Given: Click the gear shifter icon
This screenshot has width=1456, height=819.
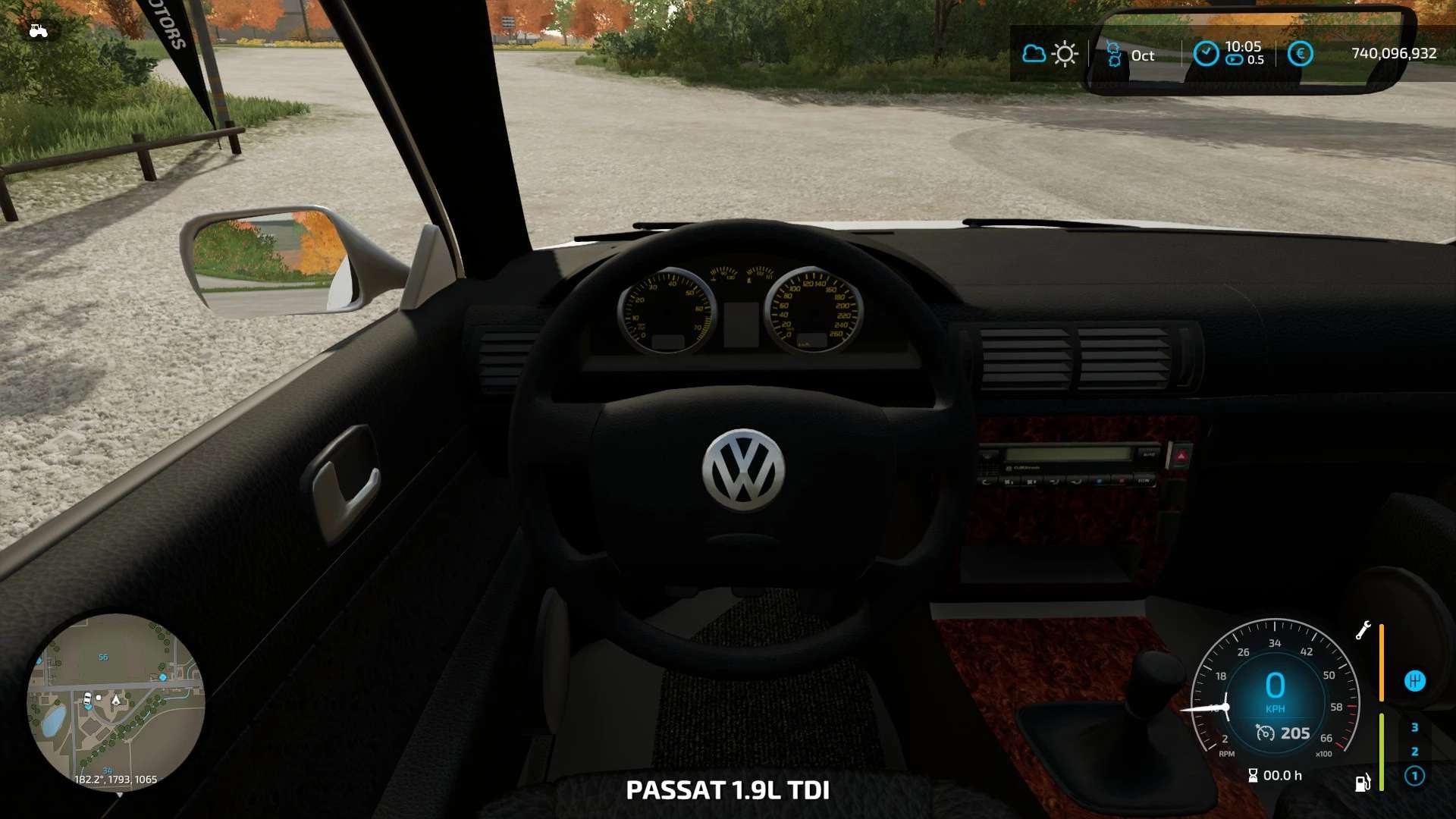Looking at the screenshot, I should coord(1414,681).
